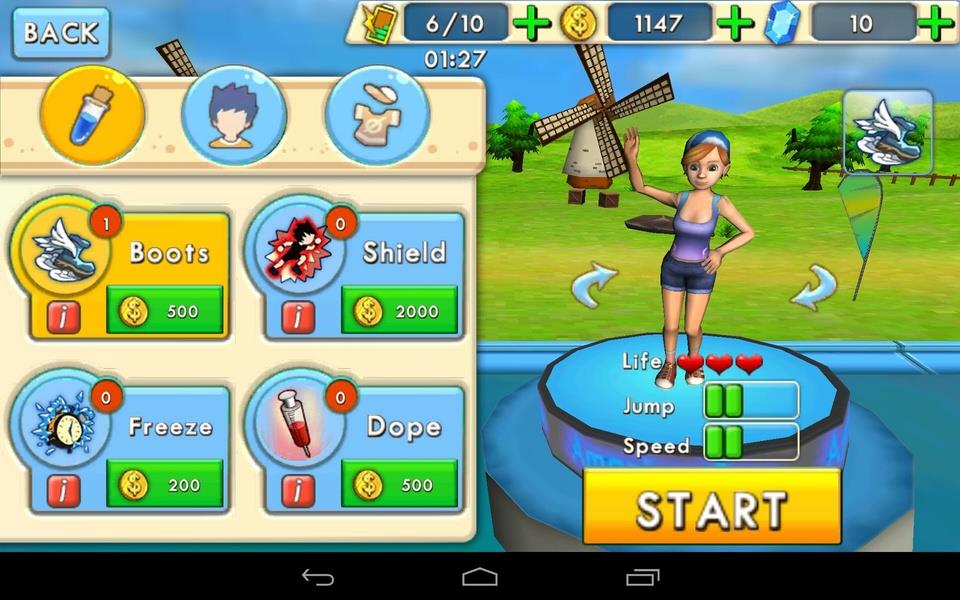Screen dimensions: 960x600
Task: Purchase Dope for 500 coins
Action: [399, 485]
